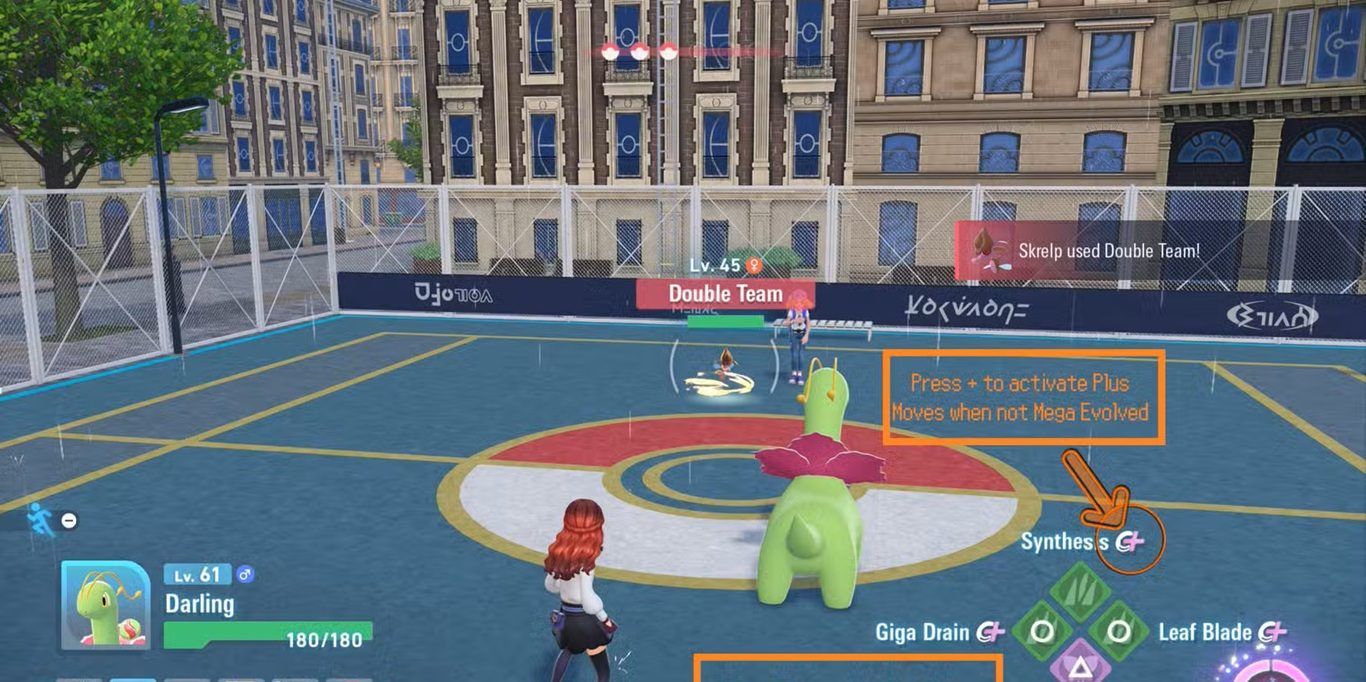Use the Leaf Blade move label
The height and width of the screenshot is (682, 1366).
pyautogui.click(x=1205, y=632)
